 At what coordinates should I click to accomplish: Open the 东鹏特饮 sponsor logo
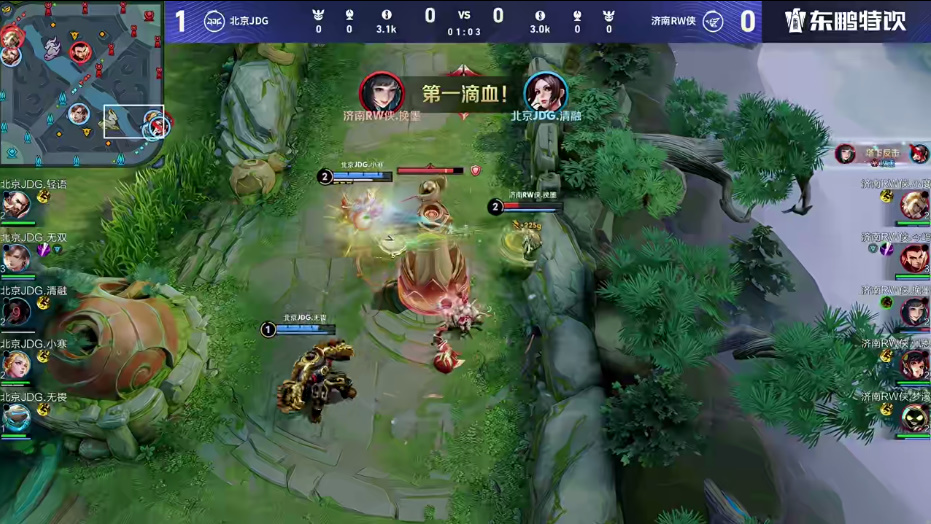(845, 21)
